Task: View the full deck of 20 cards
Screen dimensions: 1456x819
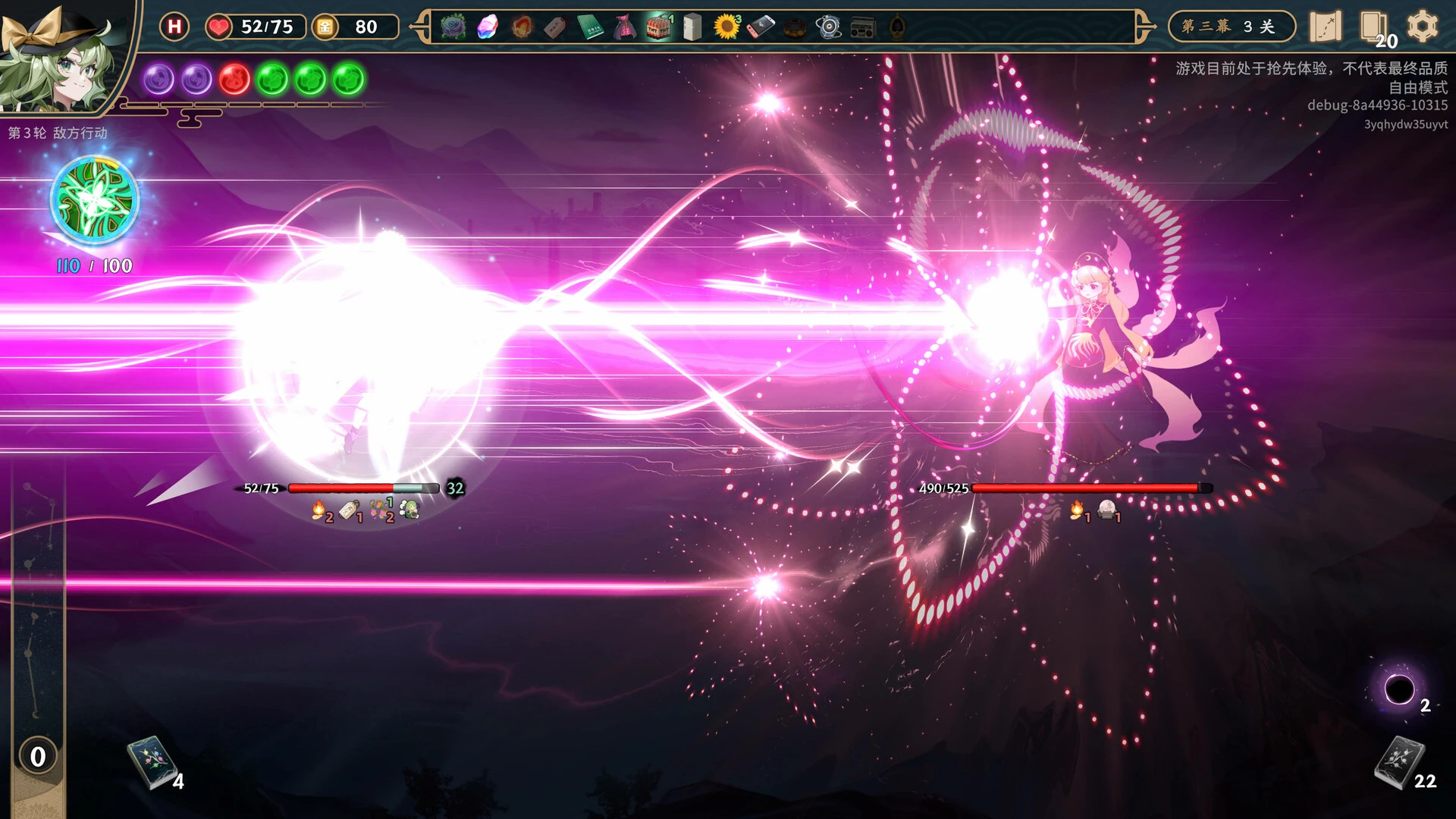Action: click(x=1373, y=27)
